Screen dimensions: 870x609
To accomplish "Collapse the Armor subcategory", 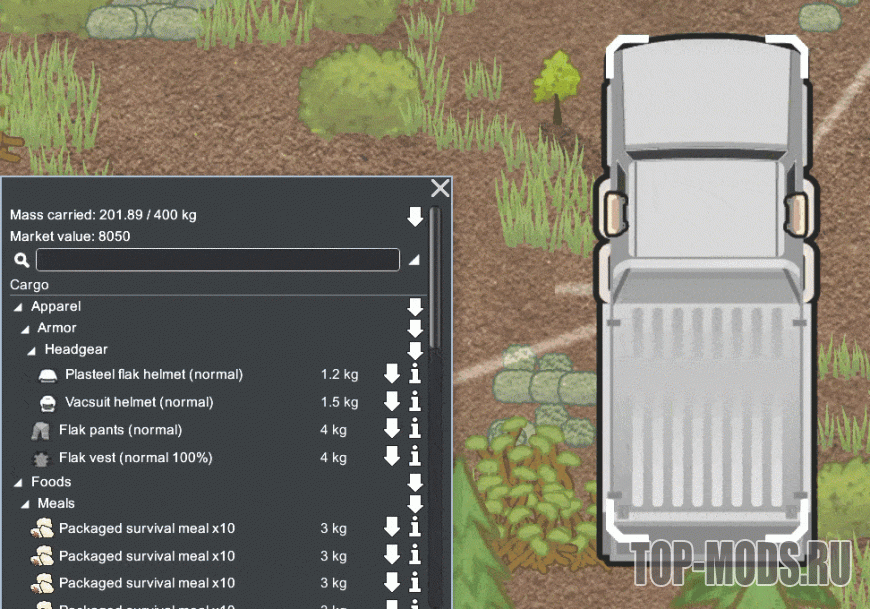I will (25, 329).
